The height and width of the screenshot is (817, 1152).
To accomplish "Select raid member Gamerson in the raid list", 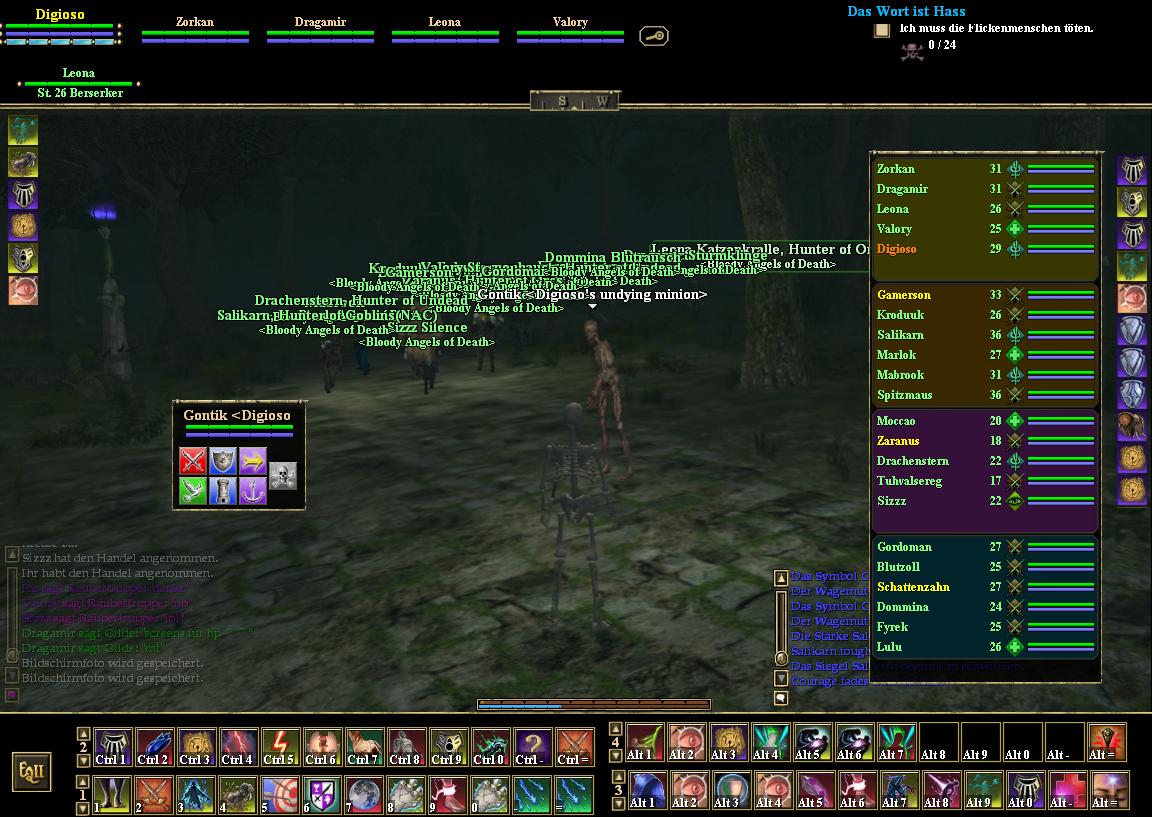I will pos(904,295).
